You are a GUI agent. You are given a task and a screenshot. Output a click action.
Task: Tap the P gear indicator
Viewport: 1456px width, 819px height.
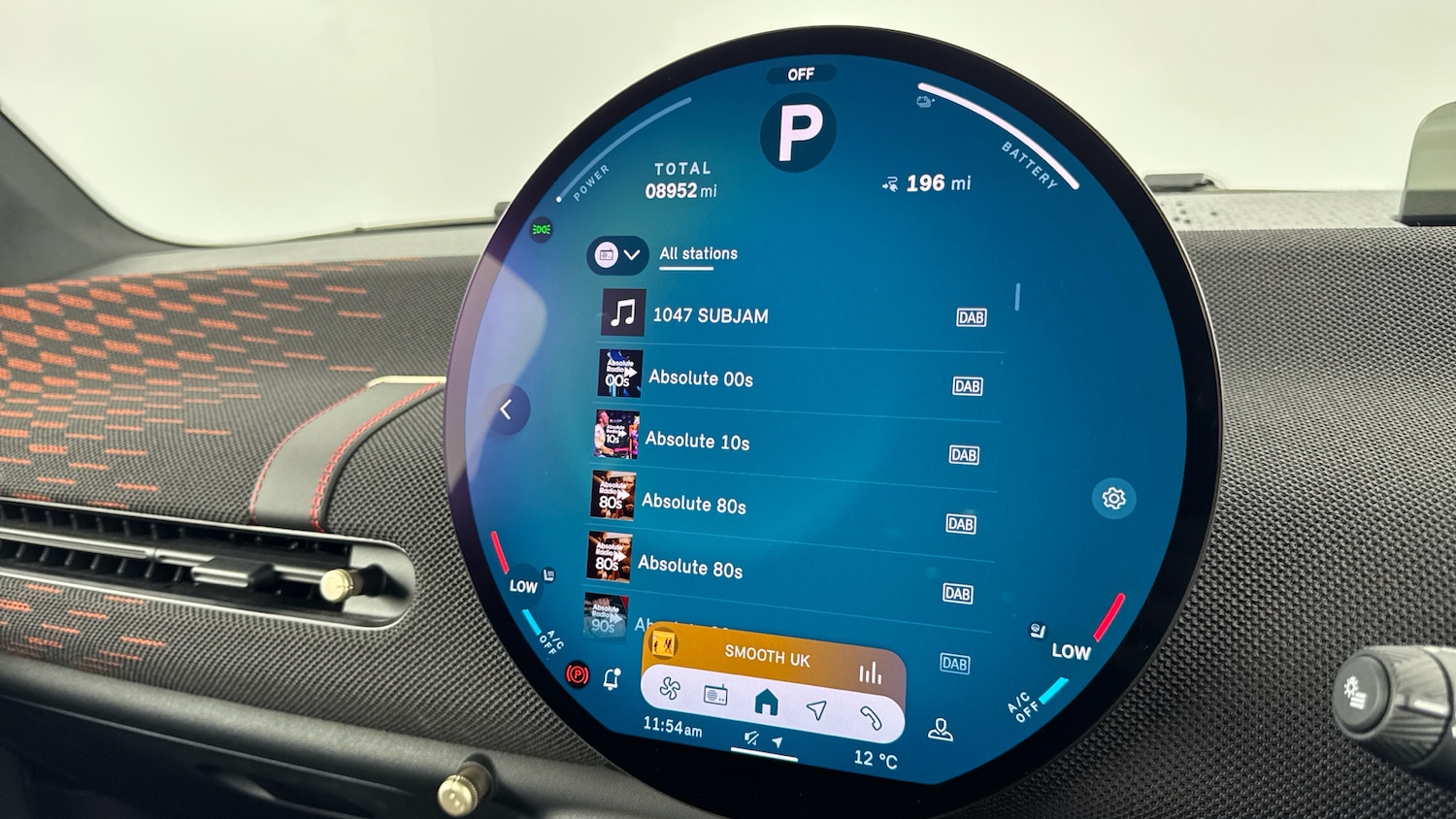[799, 132]
